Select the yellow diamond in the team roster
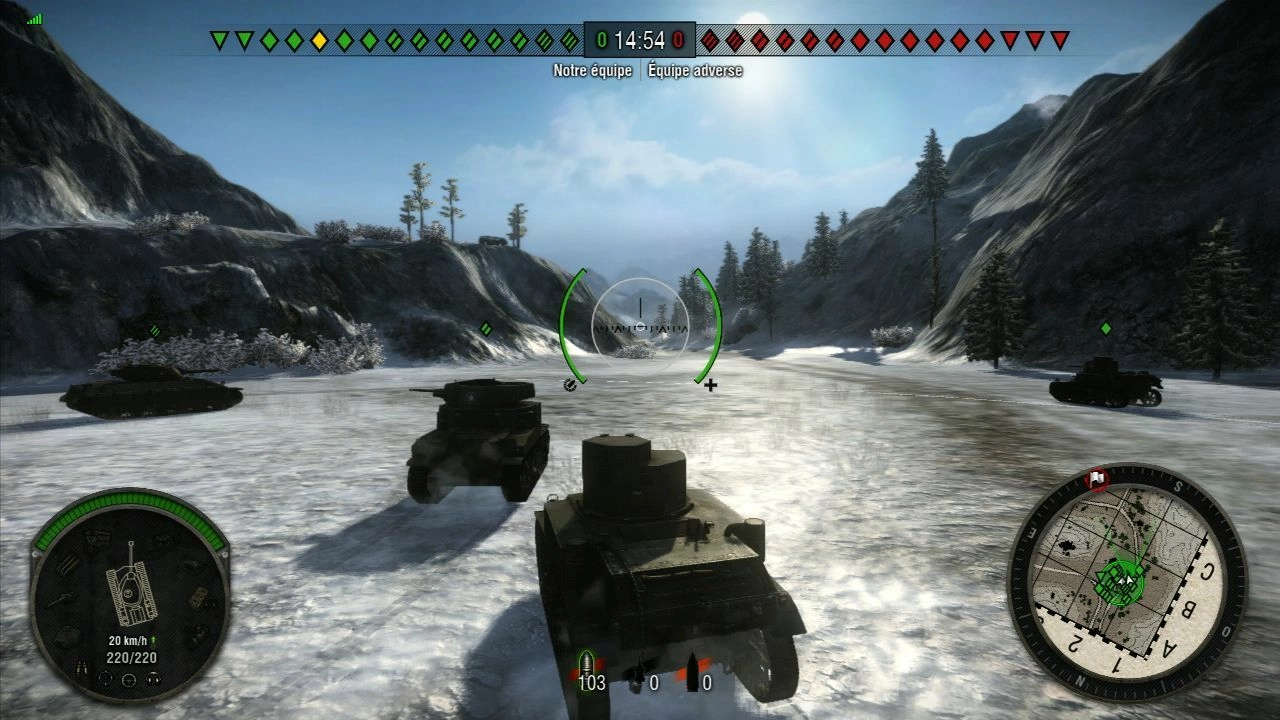The width and height of the screenshot is (1280, 720). [x=319, y=41]
